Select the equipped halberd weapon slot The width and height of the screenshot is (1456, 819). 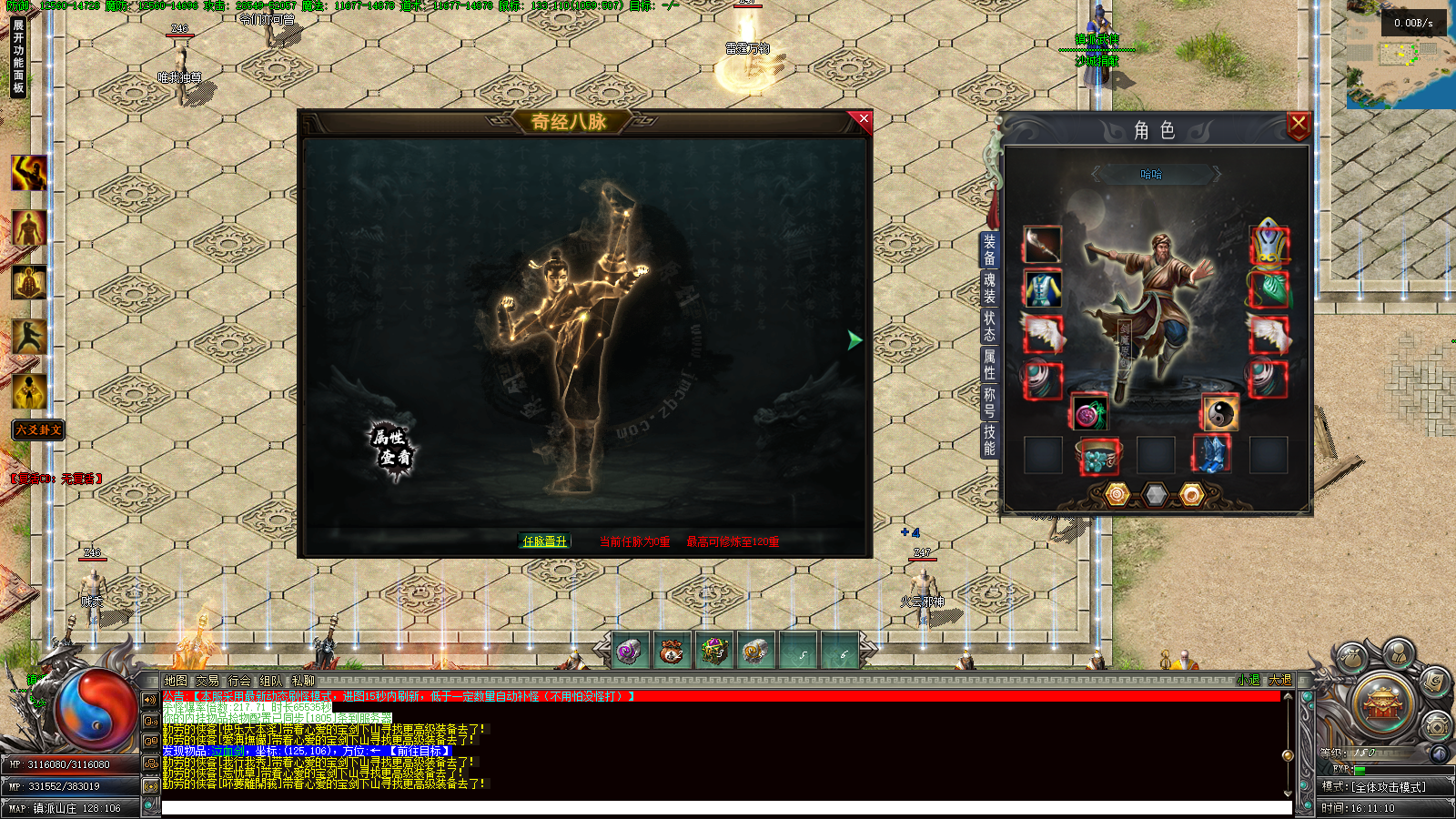pos(1042,245)
